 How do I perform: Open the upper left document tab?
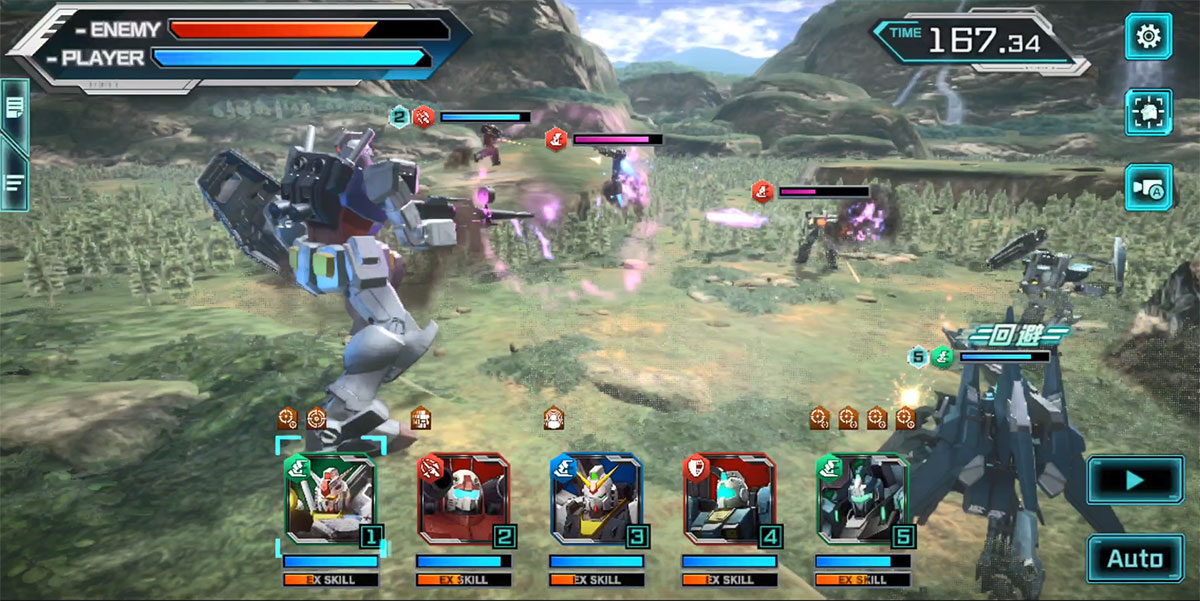click(15, 109)
